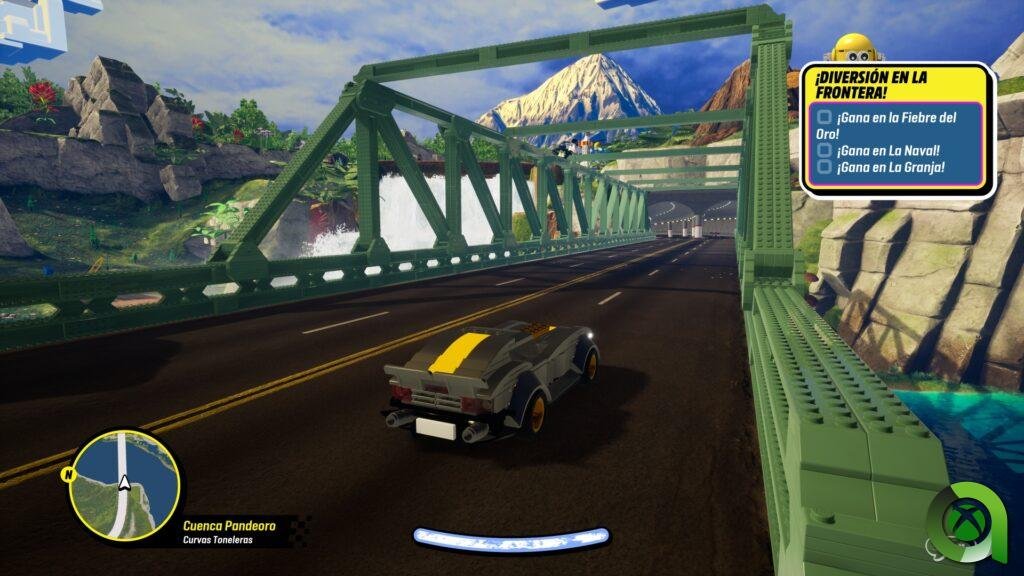The image size is (1024, 576).
Task: Select the Cuenca Pandeoro location label
Action: [x=229, y=525]
